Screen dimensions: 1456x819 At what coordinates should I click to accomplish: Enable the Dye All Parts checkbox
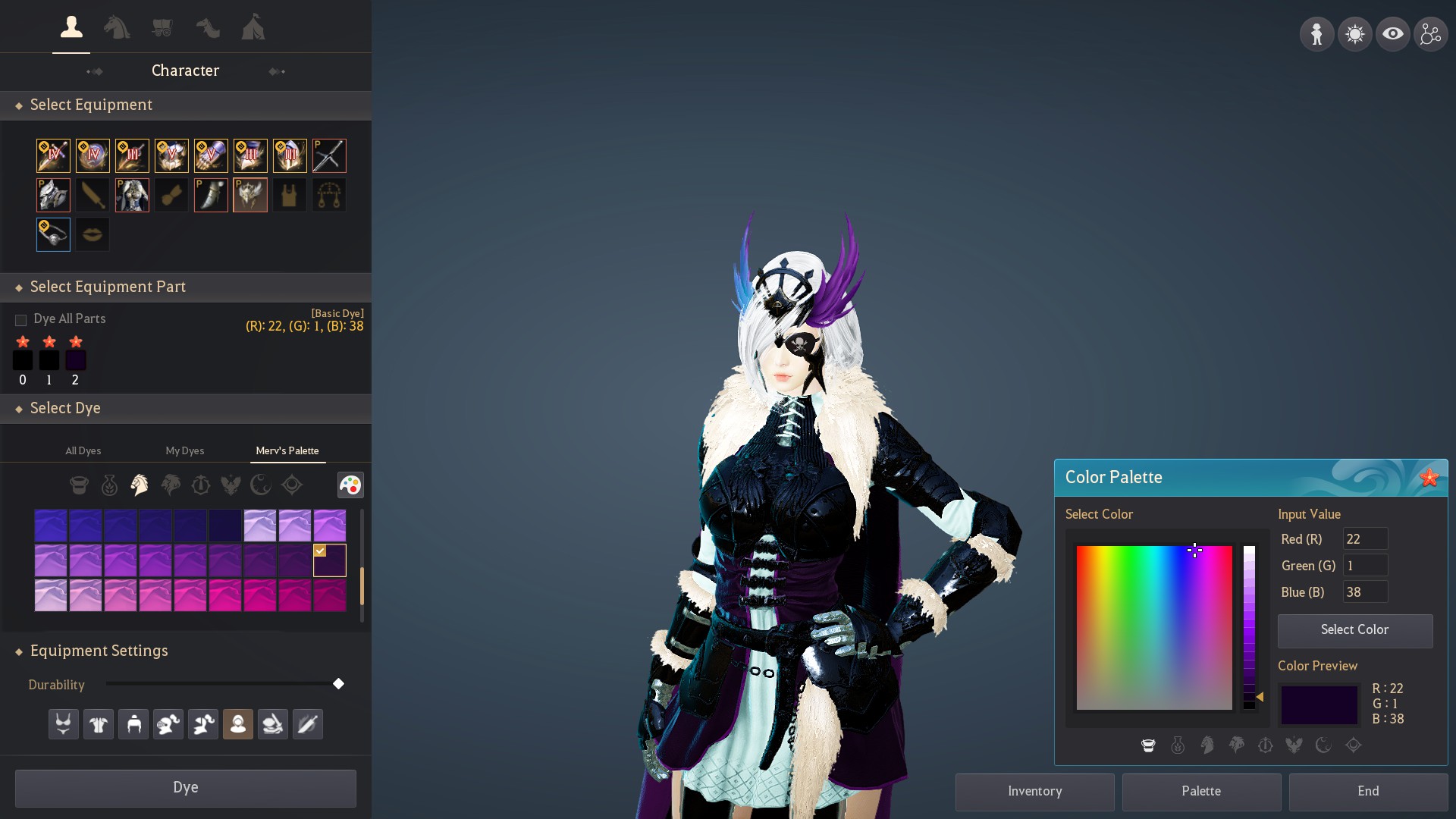point(20,320)
